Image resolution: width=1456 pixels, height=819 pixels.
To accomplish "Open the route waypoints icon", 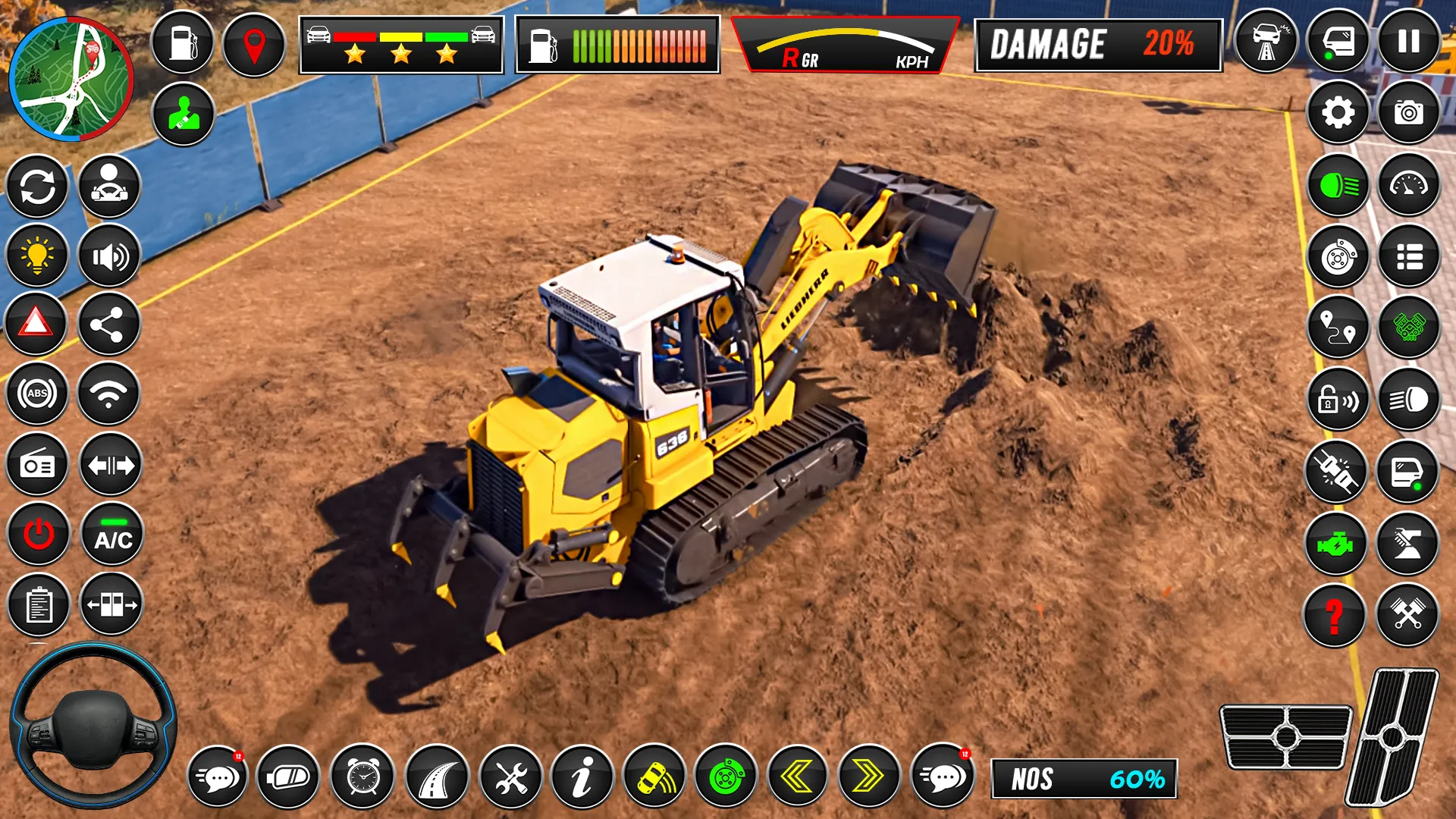I will (x=1337, y=326).
